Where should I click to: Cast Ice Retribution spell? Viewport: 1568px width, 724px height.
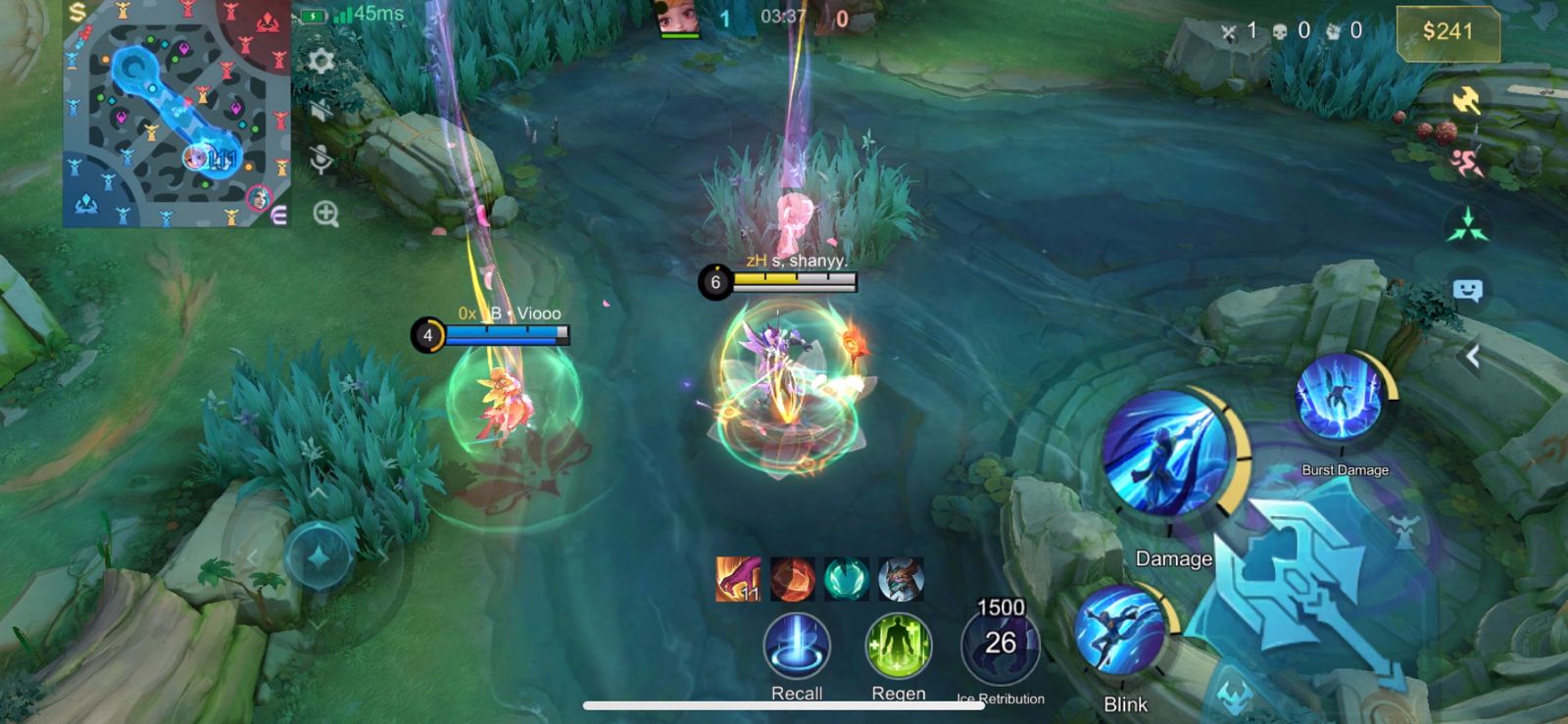coord(1001,645)
